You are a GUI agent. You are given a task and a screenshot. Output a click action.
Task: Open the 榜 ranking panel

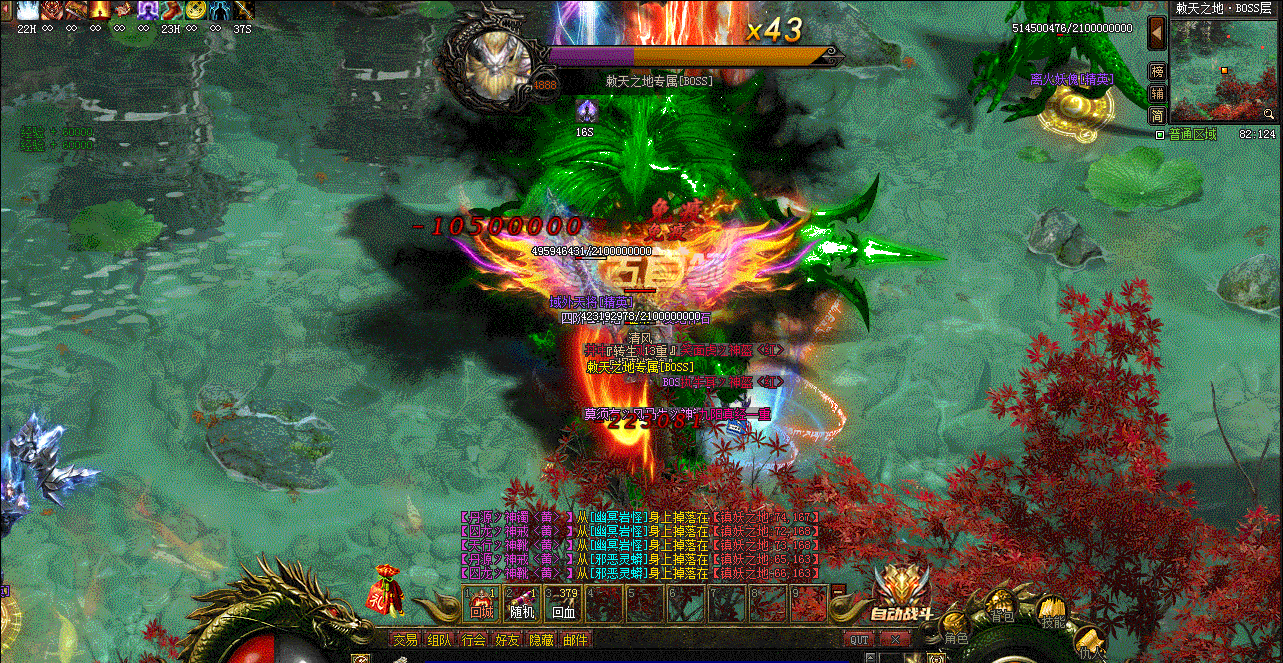coord(1157,71)
